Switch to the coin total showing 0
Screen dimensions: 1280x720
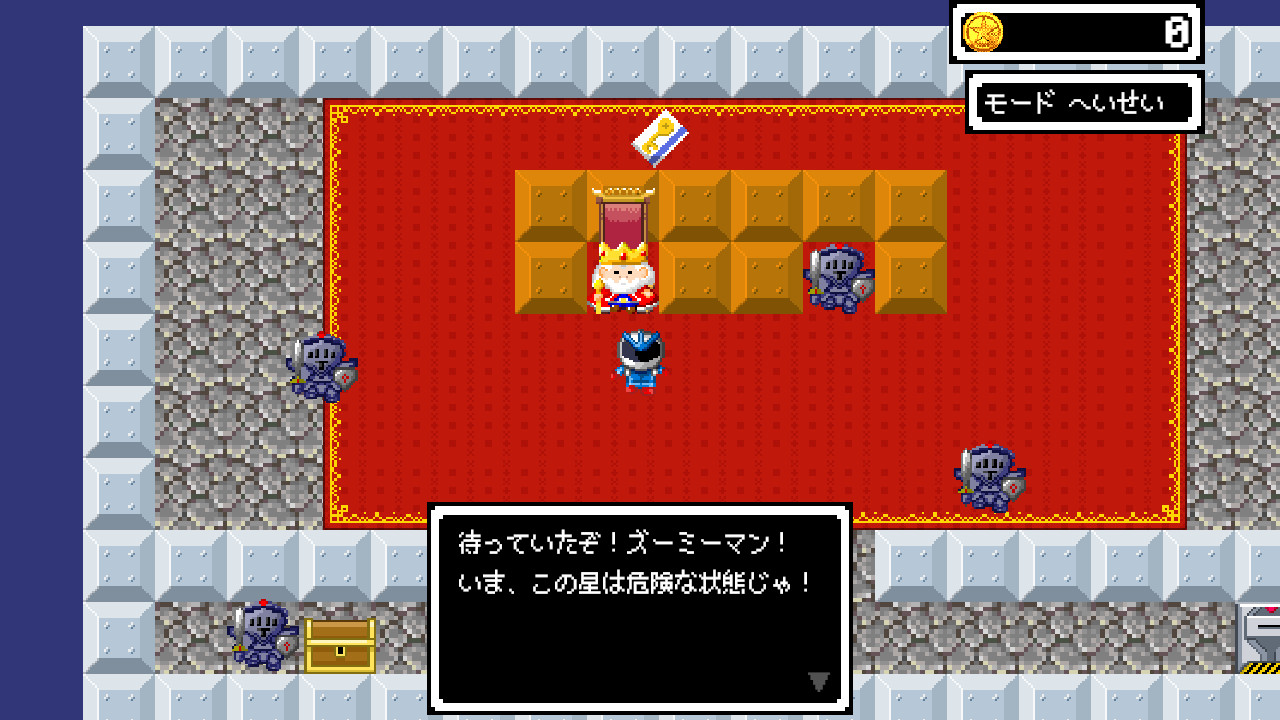click(1175, 32)
